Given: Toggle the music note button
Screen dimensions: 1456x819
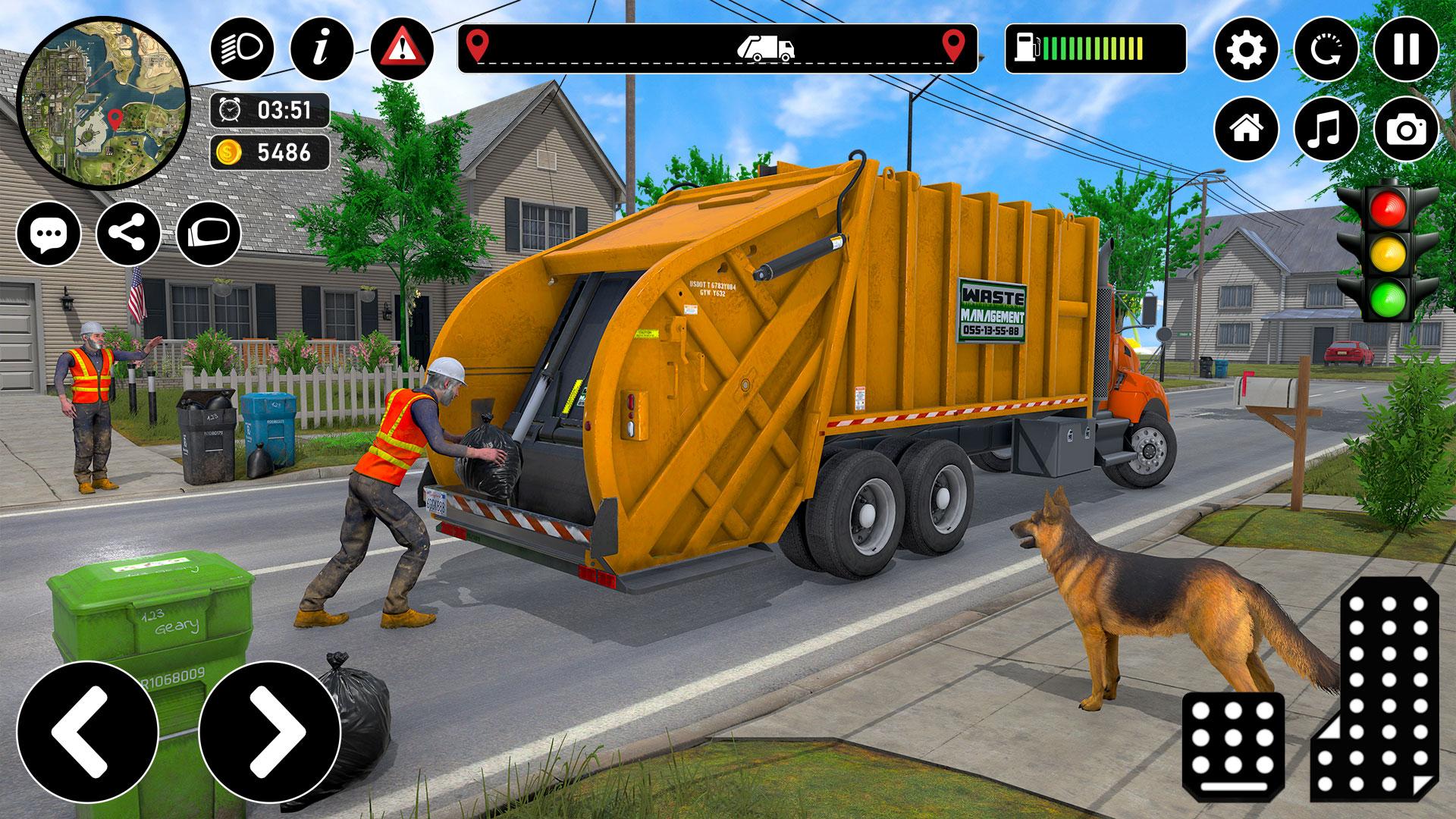Looking at the screenshot, I should 1326,129.
